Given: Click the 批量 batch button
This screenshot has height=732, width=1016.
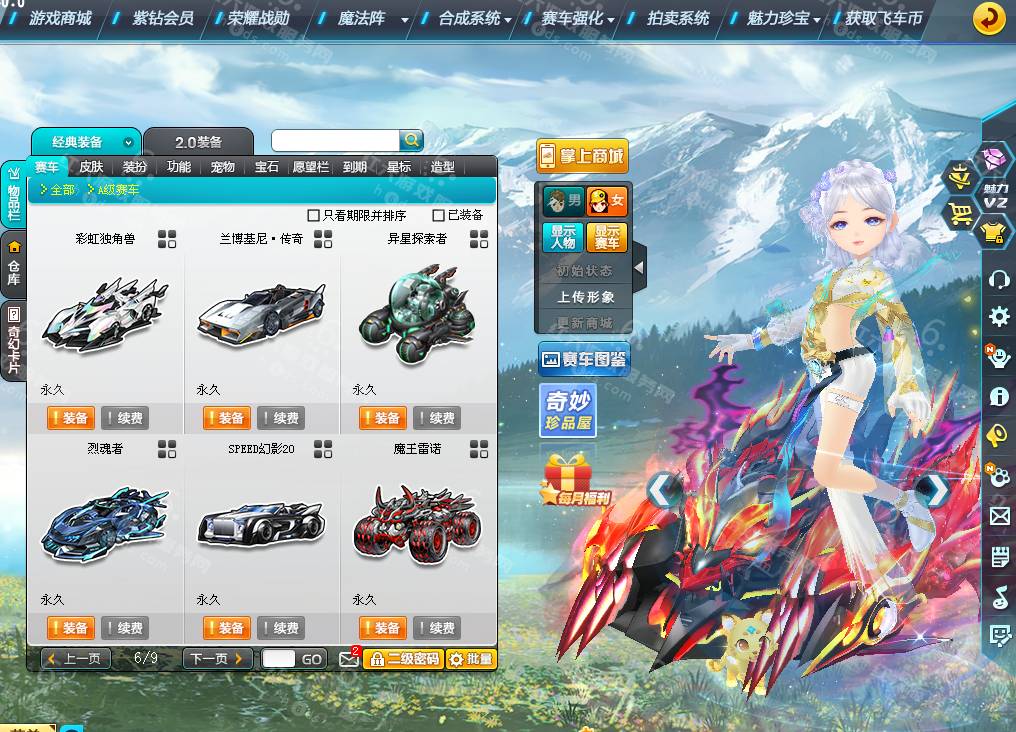Looking at the screenshot, I should (x=471, y=659).
